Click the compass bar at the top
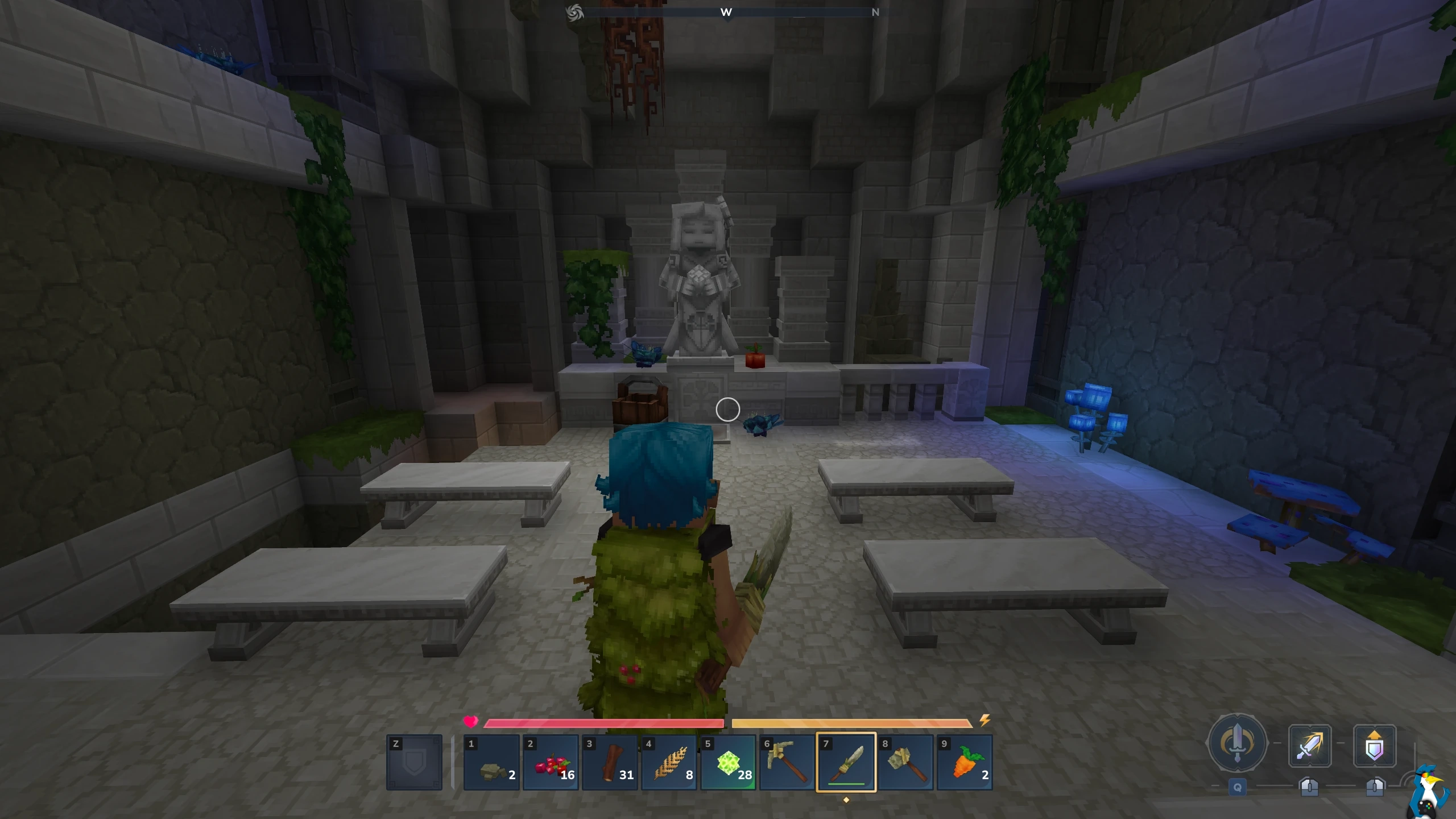 pos(727,12)
